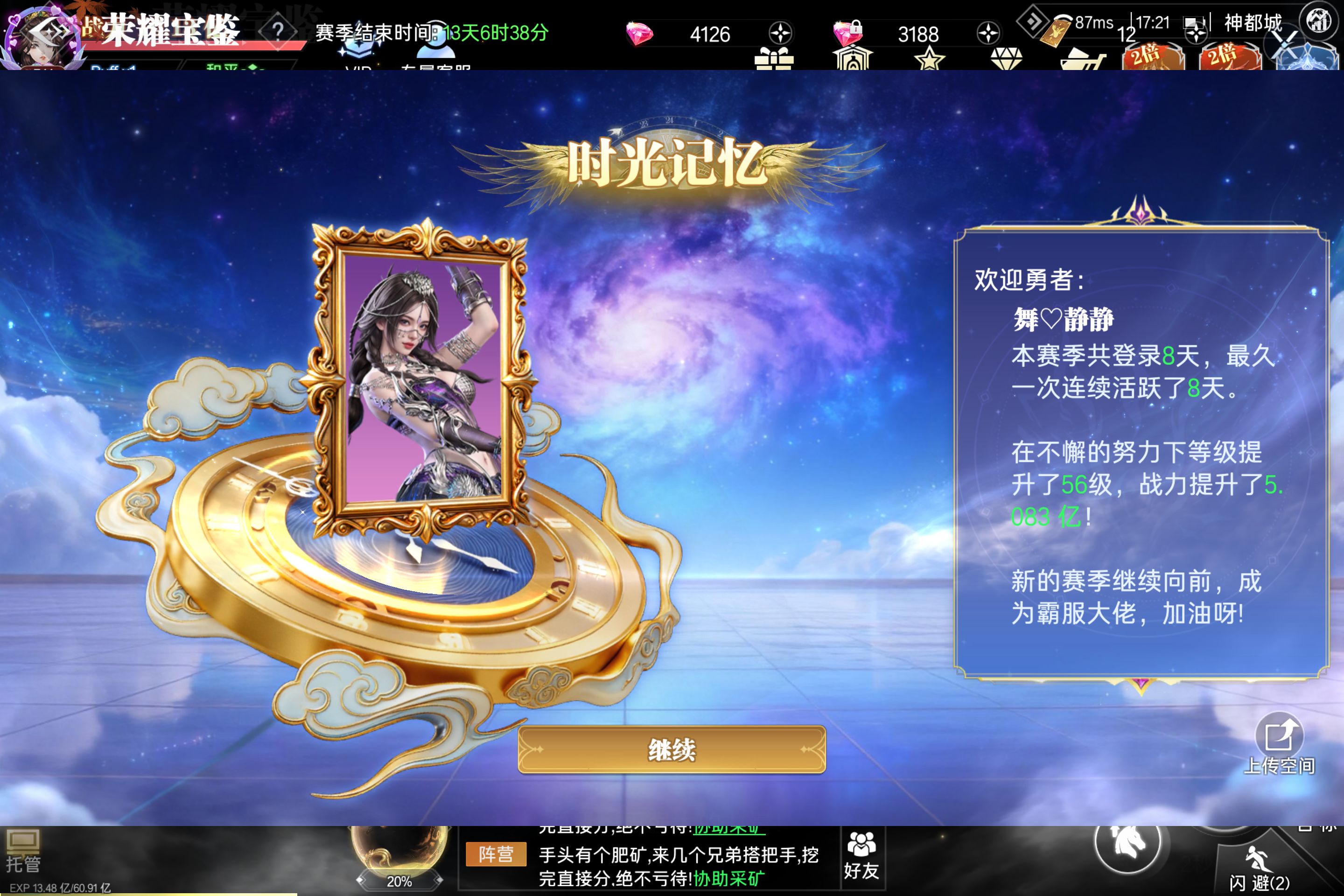Image resolution: width=1344 pixels, height=896 pixels.
Task: Open the shopping cart shop icon
Action: 1082,59
